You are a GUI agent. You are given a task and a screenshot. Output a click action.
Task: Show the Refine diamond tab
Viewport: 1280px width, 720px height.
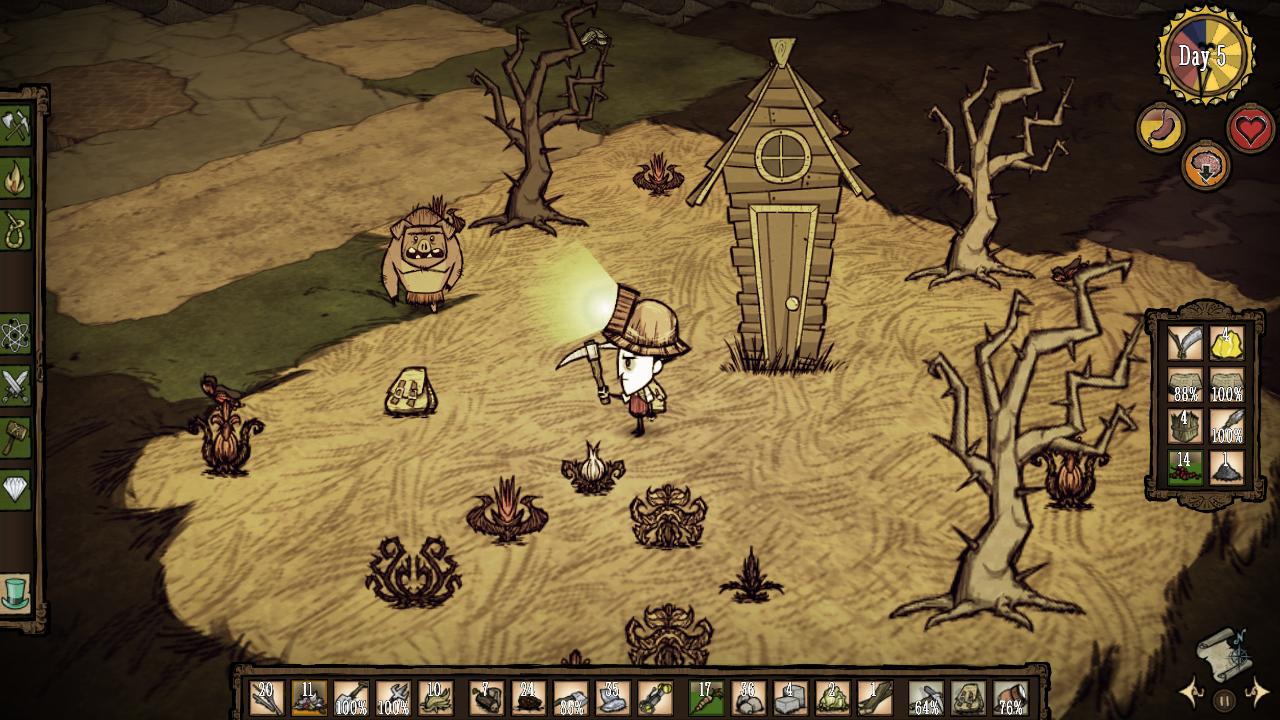point(15,489)
